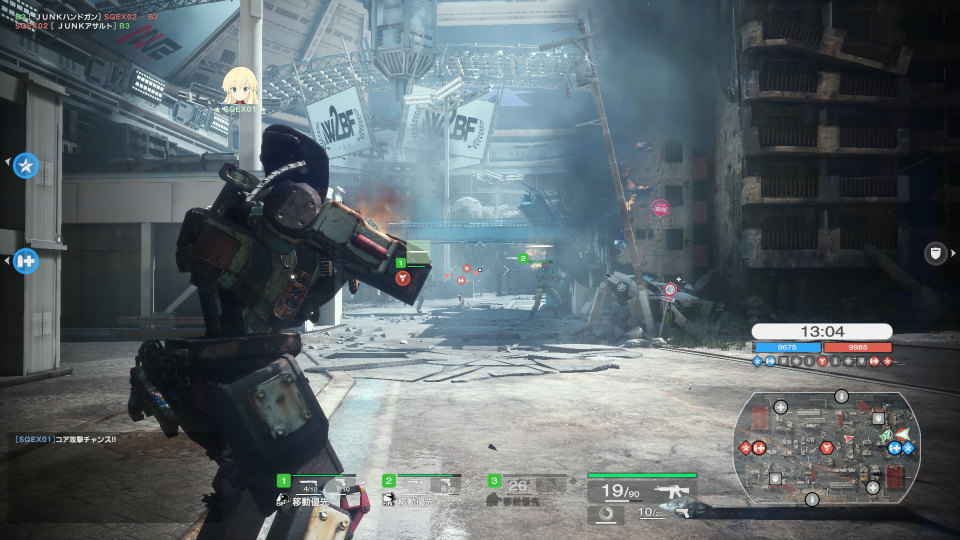Click the SQEX01 player avatar marker
The height and width of the screenshot is (540, 960).
[238, 86]
